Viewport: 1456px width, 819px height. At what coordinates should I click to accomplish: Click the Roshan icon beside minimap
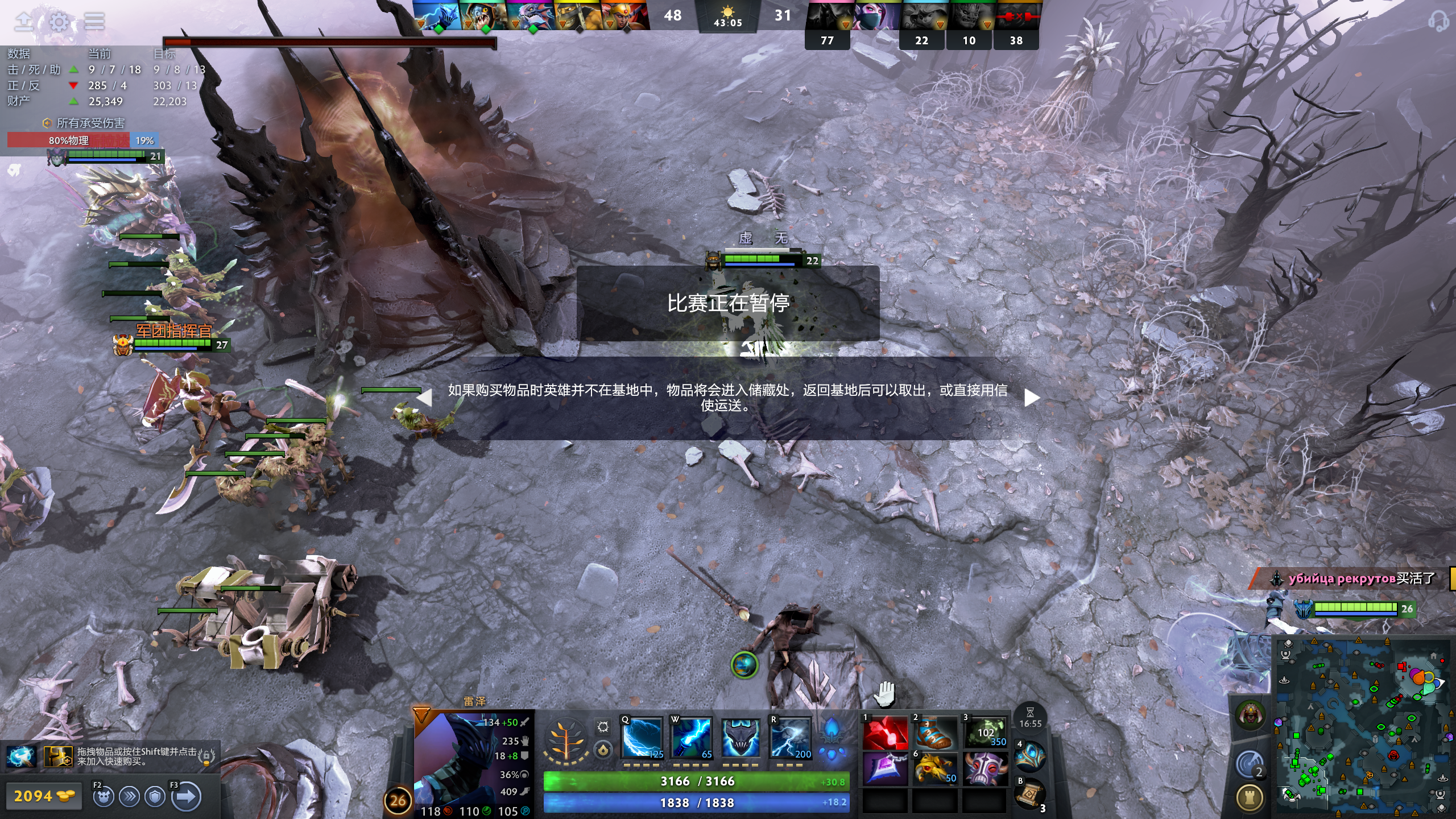point(1250,714)
